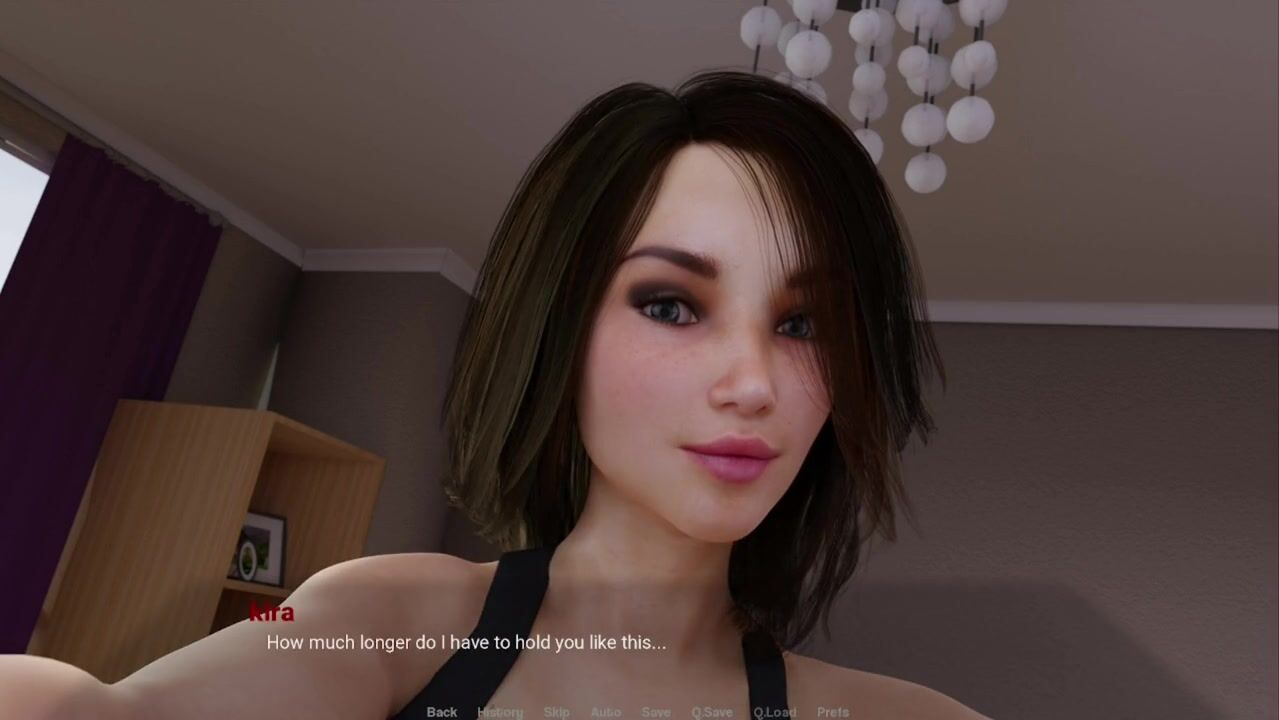Activate Skip in the quick menu
The image size is (1279, 720).
[x=557, y=712]
